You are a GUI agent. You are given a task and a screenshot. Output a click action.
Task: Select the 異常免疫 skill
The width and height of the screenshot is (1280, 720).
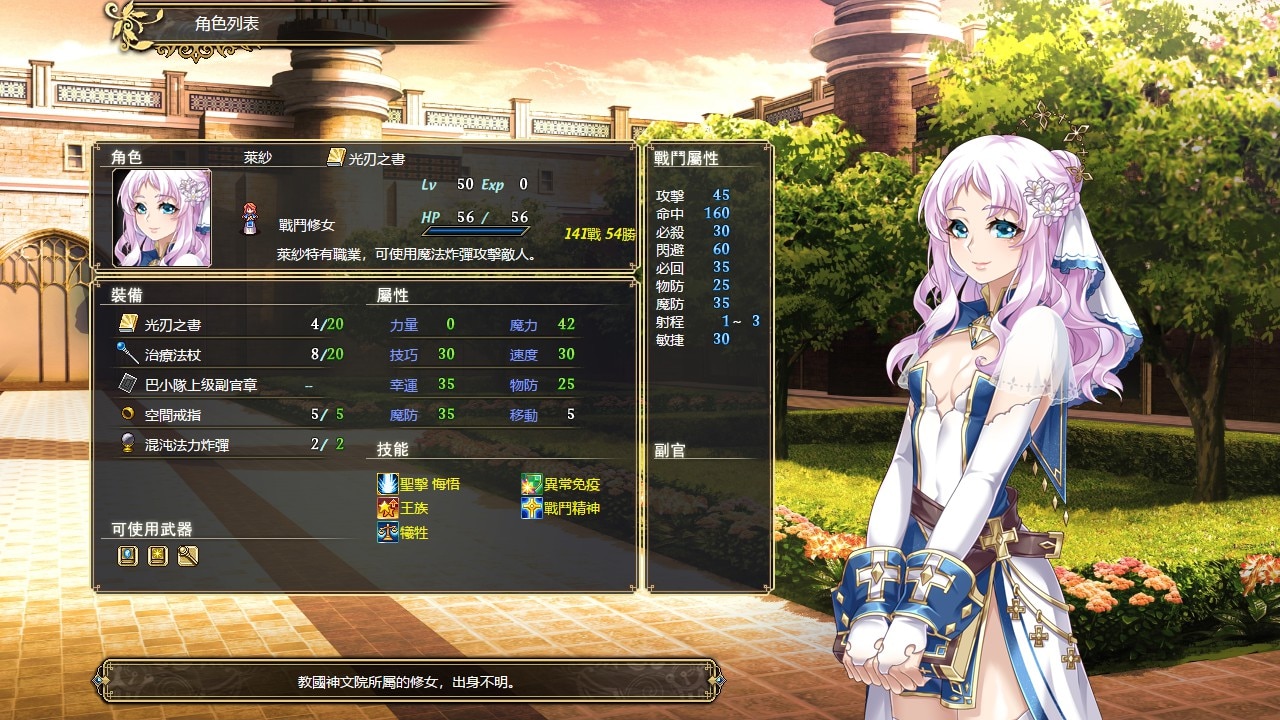pyautogui.click(x=560, y=484)
